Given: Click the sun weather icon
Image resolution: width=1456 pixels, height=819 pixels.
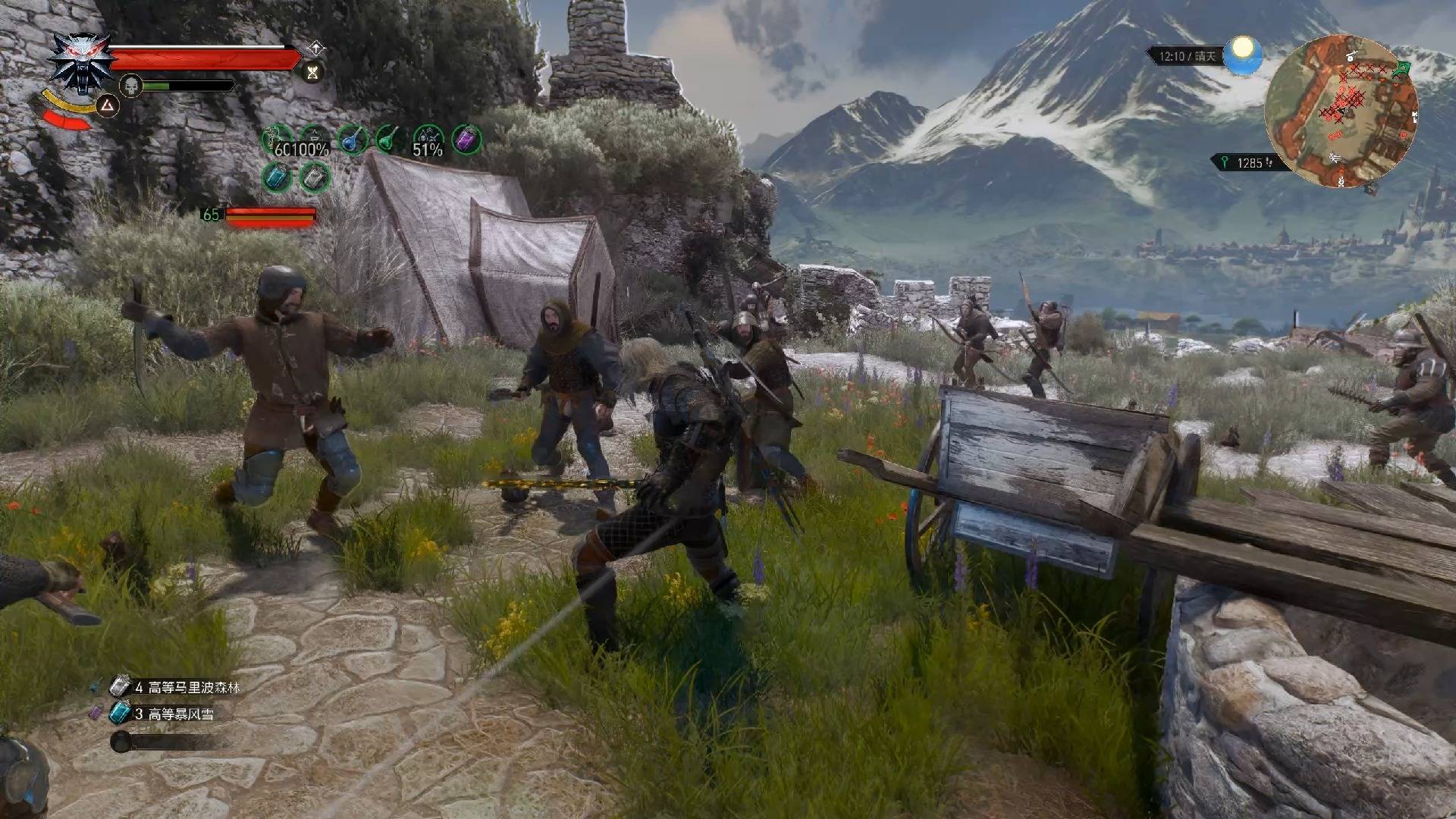Looking at the screenshot, I should click(1242, 55).
